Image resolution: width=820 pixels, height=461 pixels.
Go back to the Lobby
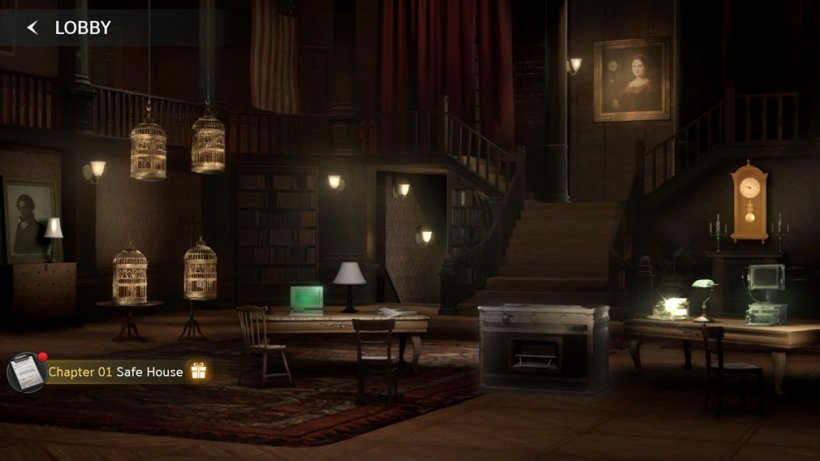tap(33, 28)
